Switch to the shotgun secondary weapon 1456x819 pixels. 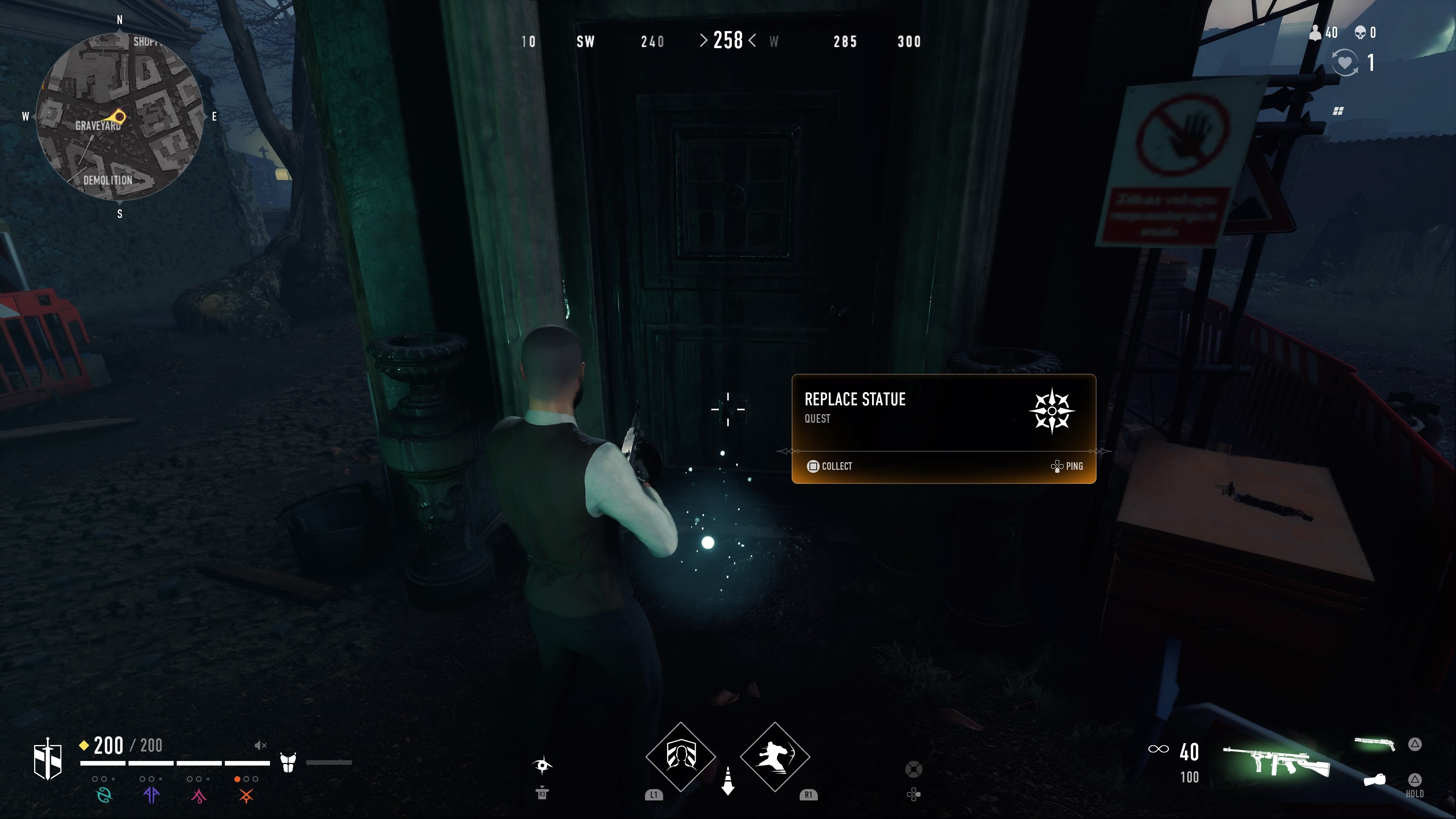click(x=1374, y=744)
